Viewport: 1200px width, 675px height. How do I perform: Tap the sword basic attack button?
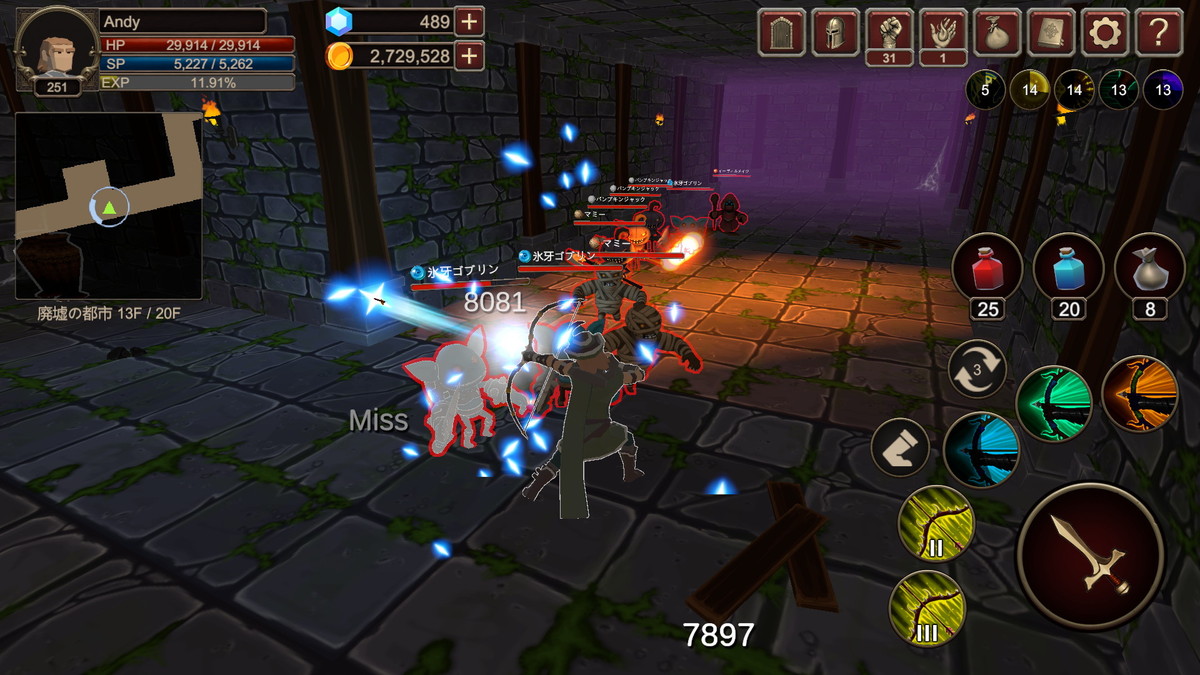click(x=1090, y=557)
